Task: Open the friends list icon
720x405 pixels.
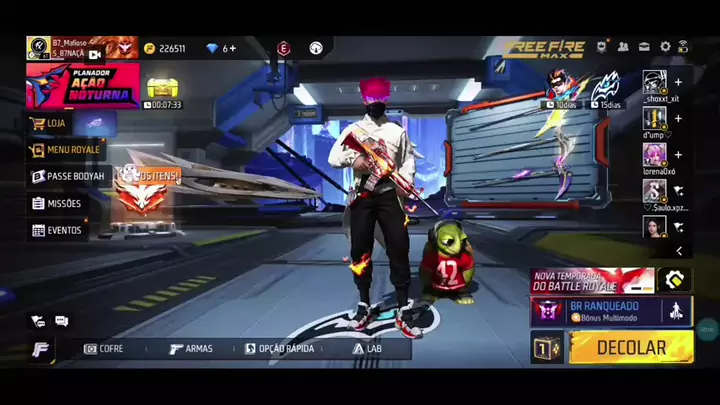Action: click(623, 47)
